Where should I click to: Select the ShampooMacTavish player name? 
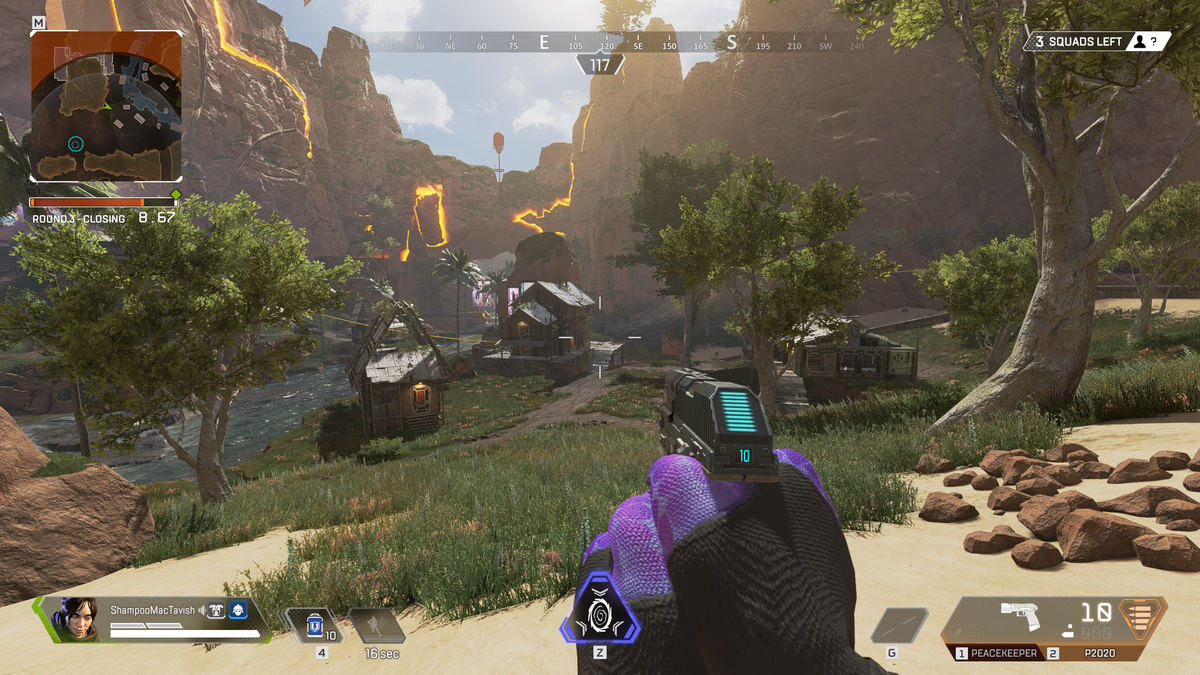pos(153,609)
